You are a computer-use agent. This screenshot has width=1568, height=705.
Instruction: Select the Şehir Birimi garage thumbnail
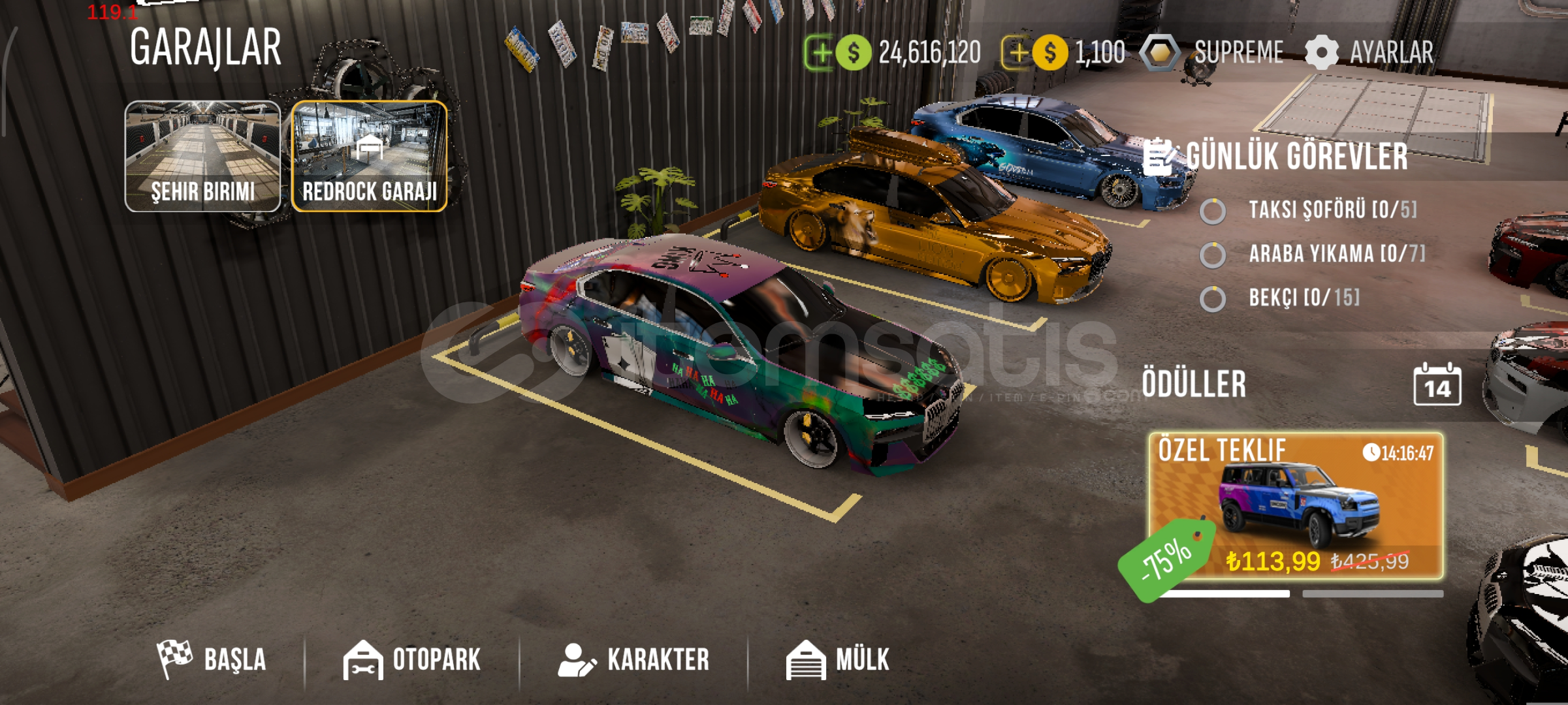[x=202, y=156]
